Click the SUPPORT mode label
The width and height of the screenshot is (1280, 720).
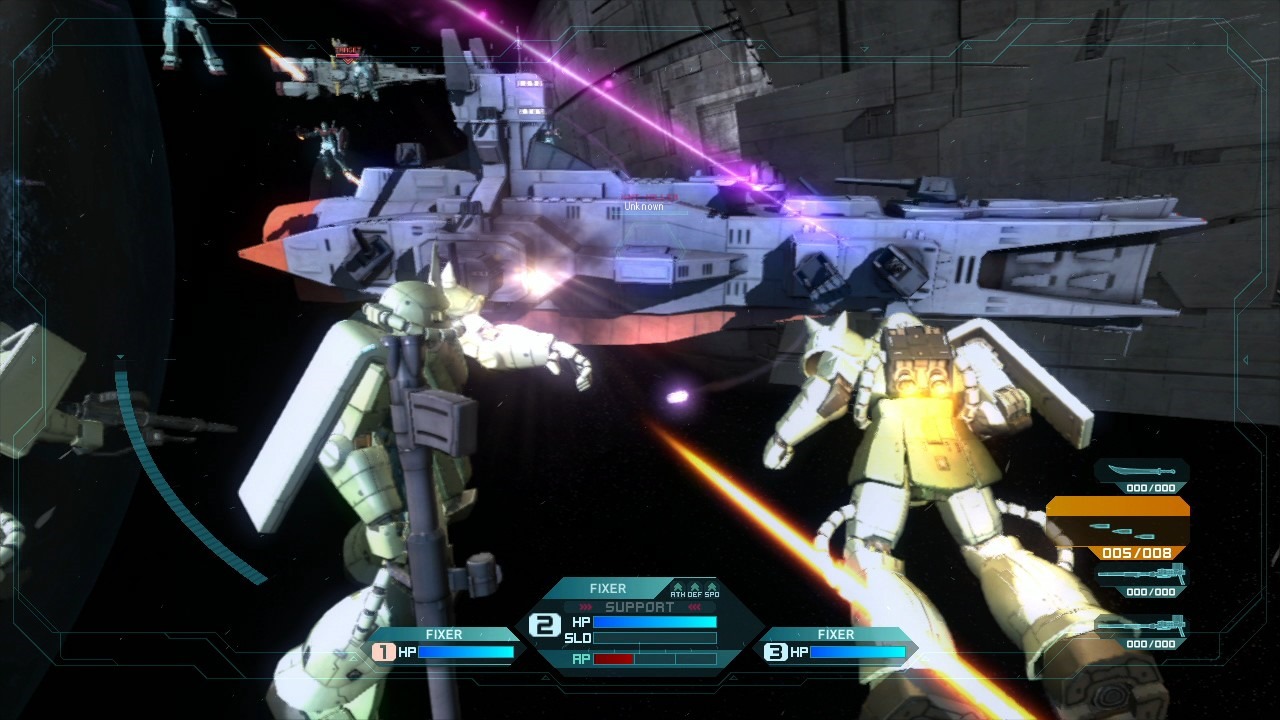coord(640,607)
